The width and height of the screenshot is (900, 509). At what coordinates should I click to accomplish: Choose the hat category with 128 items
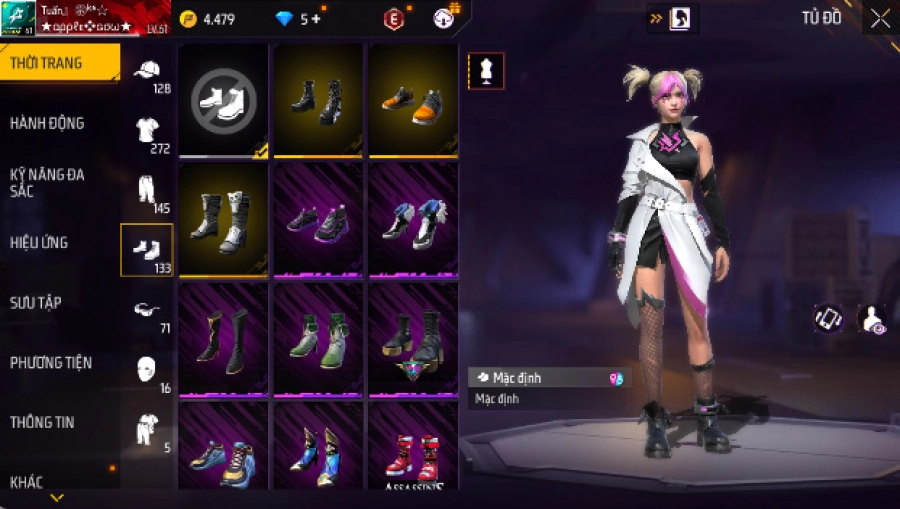pos(148,73)
